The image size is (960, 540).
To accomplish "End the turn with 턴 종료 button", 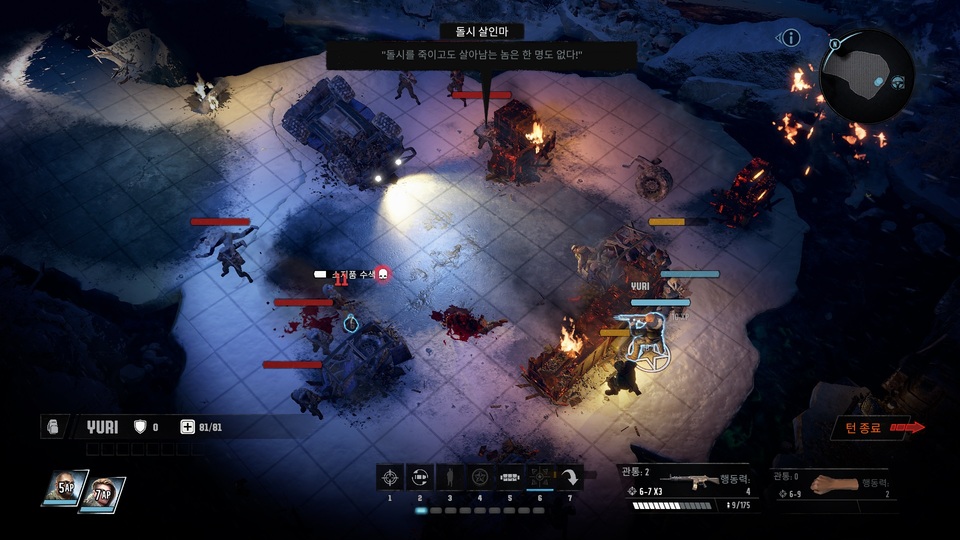I will click(x=869, y=428).
